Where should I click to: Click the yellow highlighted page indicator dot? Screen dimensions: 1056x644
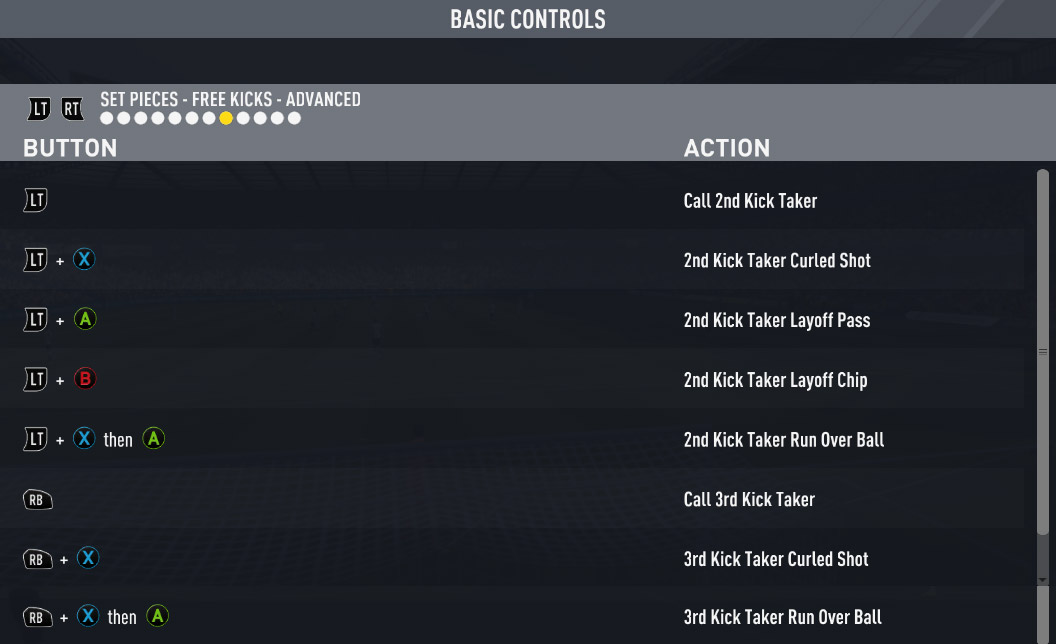click(226, 118)
